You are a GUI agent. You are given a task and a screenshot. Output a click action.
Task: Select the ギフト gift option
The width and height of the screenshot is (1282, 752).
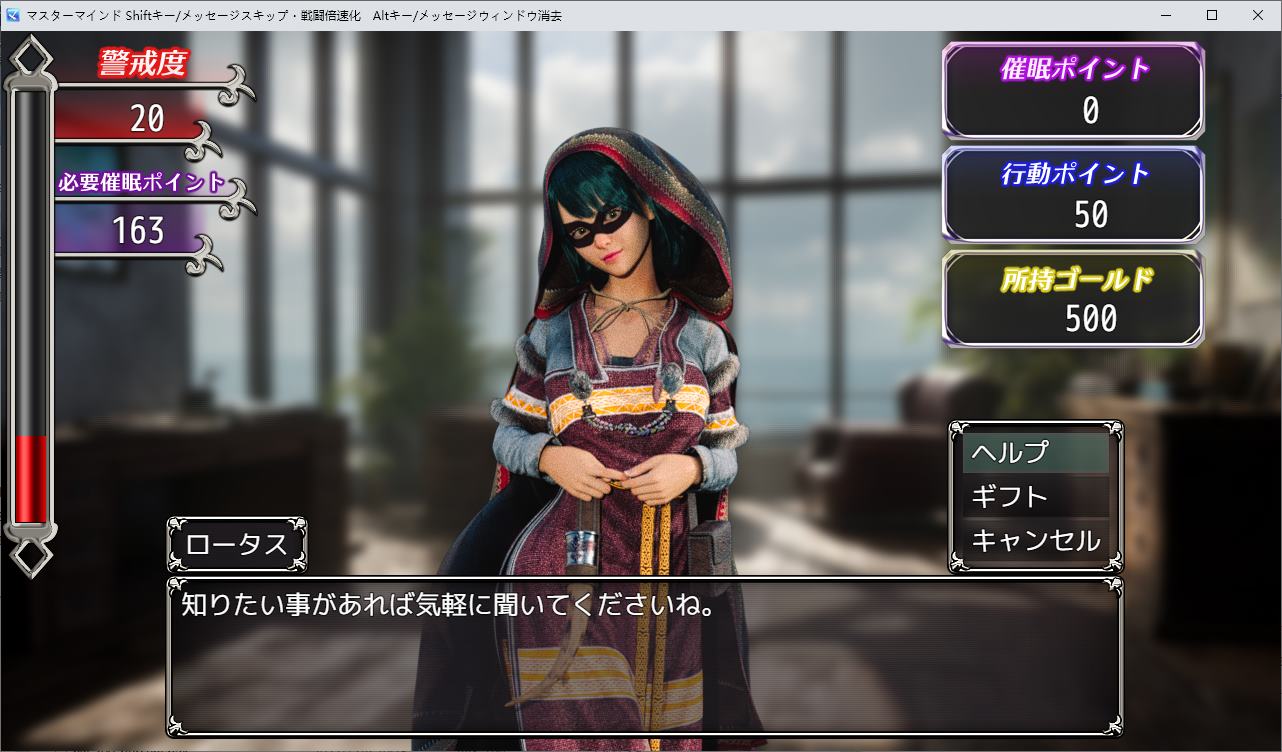tap(1035, 495)
